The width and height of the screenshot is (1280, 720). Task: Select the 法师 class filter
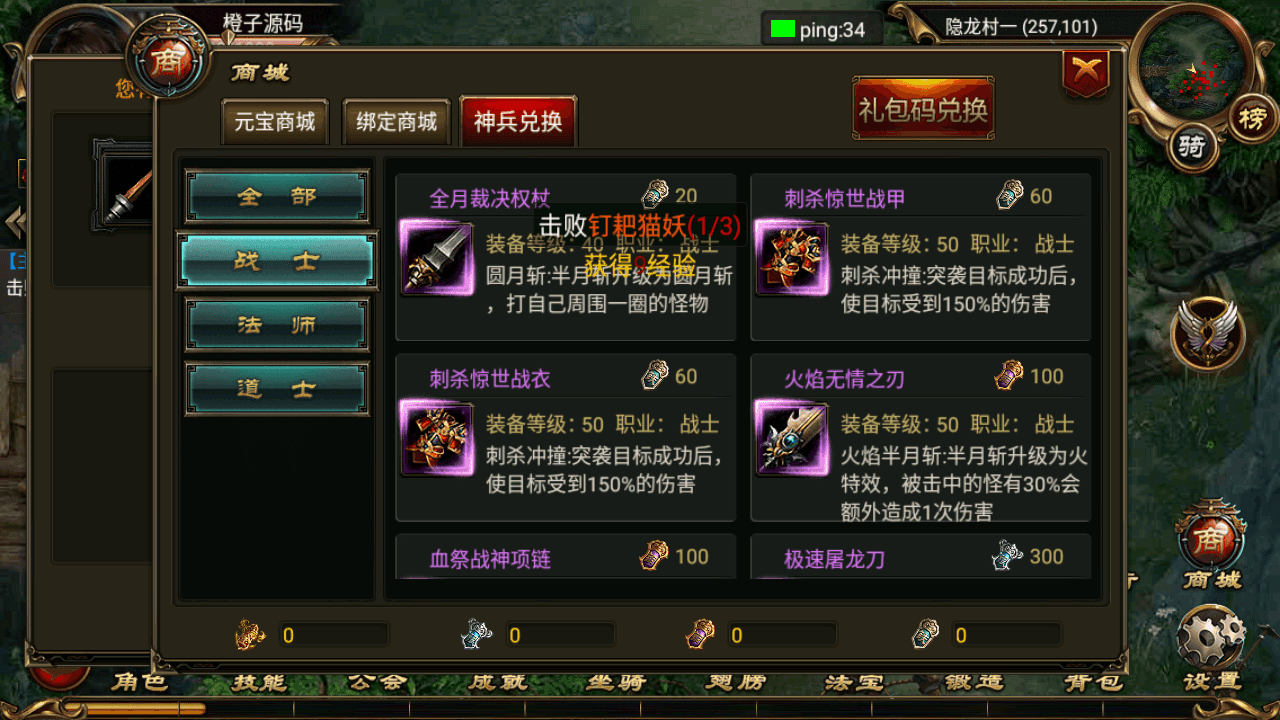276,324
